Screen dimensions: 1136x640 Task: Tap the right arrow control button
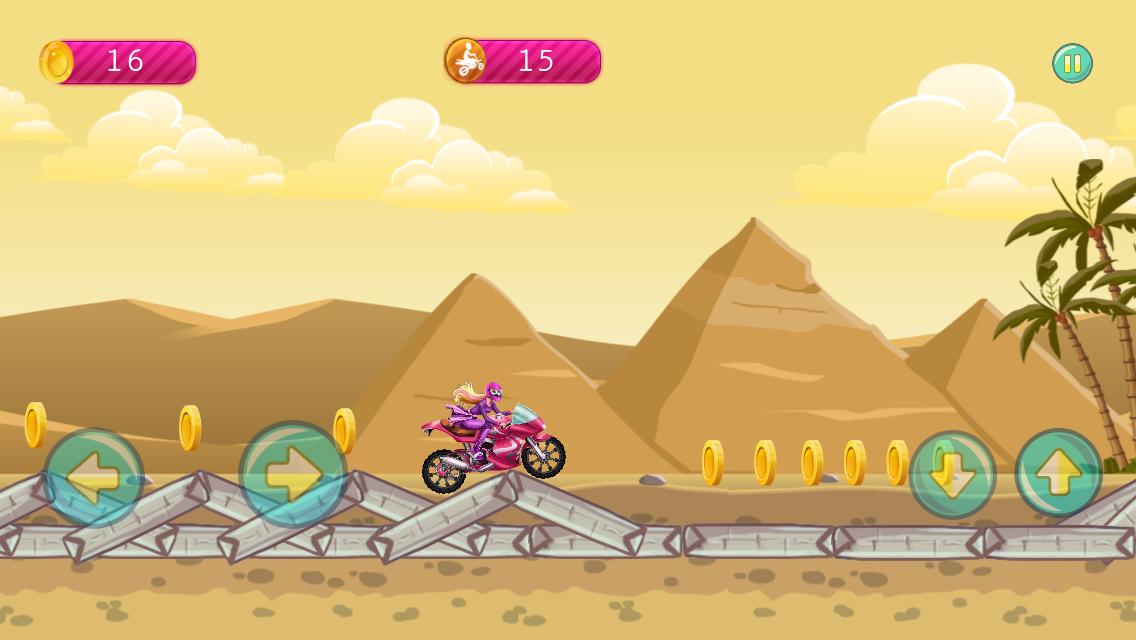coord(293,475)
